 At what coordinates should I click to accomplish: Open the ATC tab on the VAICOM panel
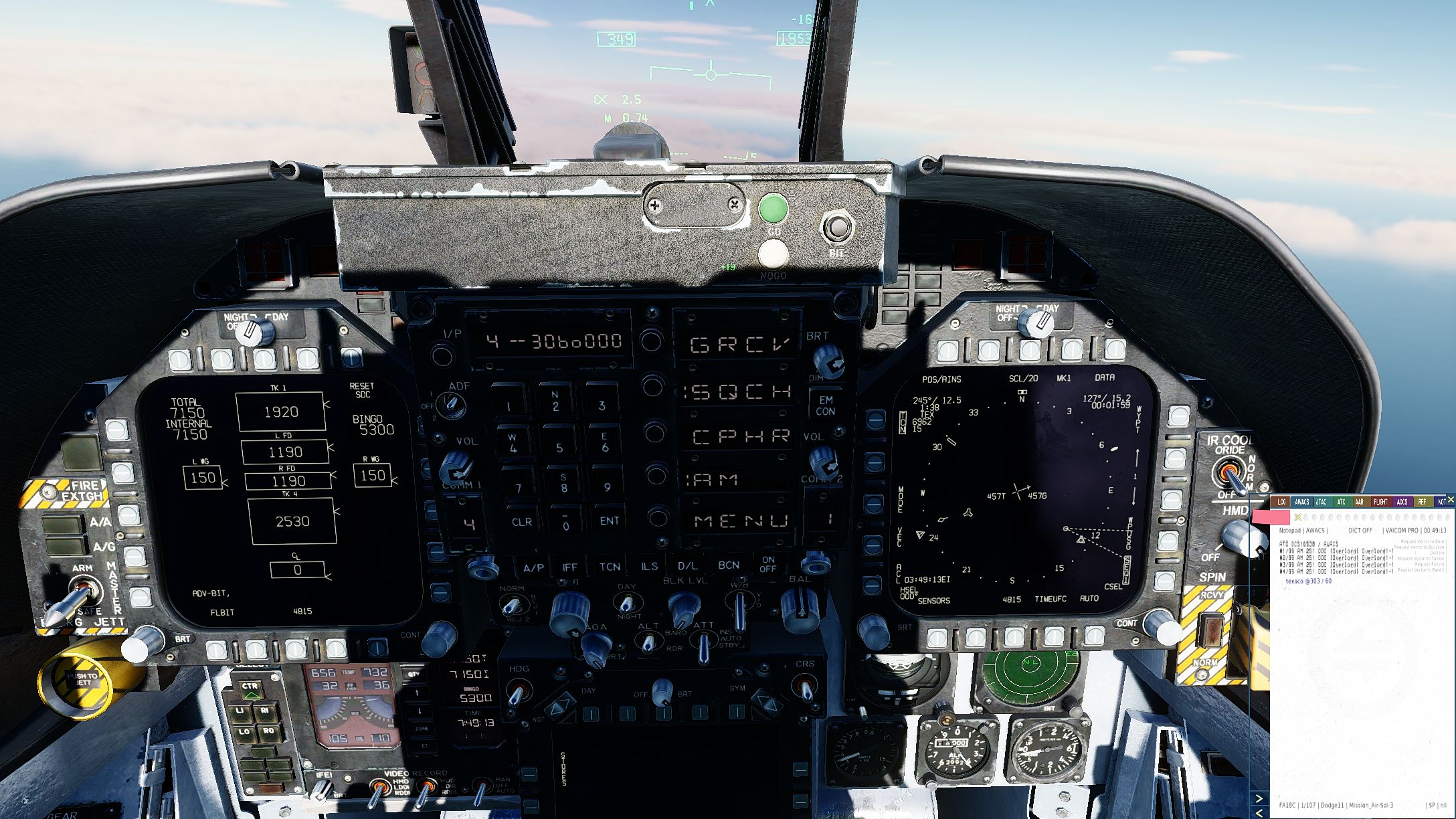point(1341,502)
